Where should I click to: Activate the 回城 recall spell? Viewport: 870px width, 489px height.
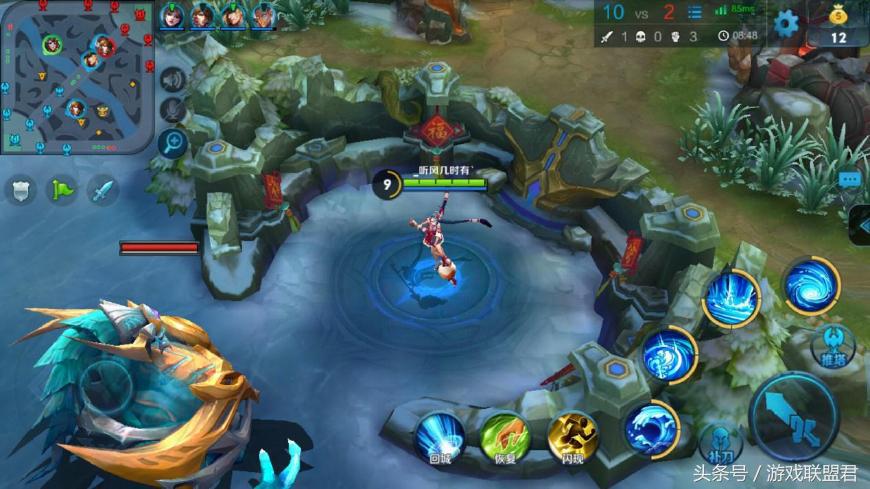(440, 437)
